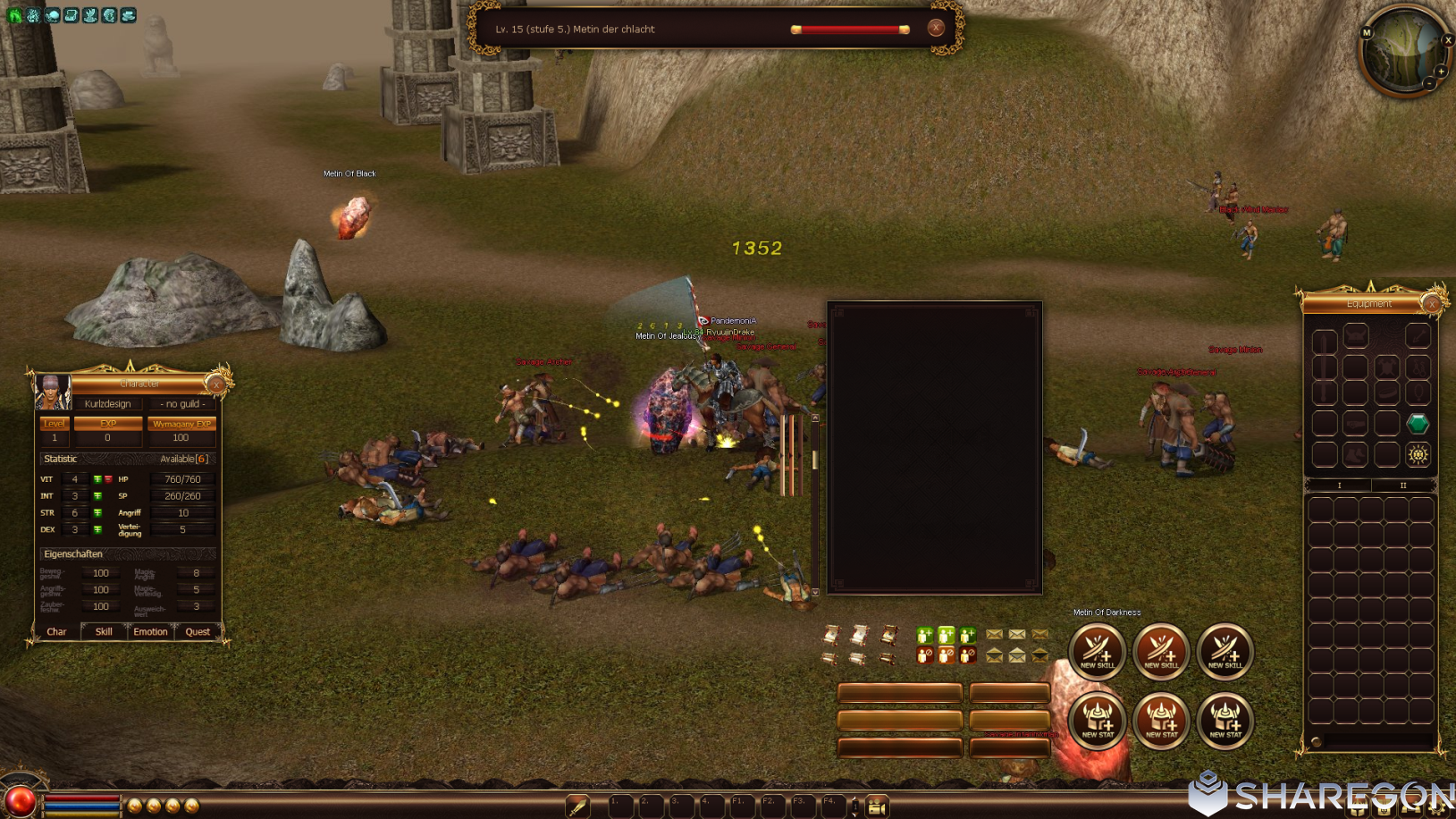
Task: Click the golden sun emblem slot
Action: 1417,454
